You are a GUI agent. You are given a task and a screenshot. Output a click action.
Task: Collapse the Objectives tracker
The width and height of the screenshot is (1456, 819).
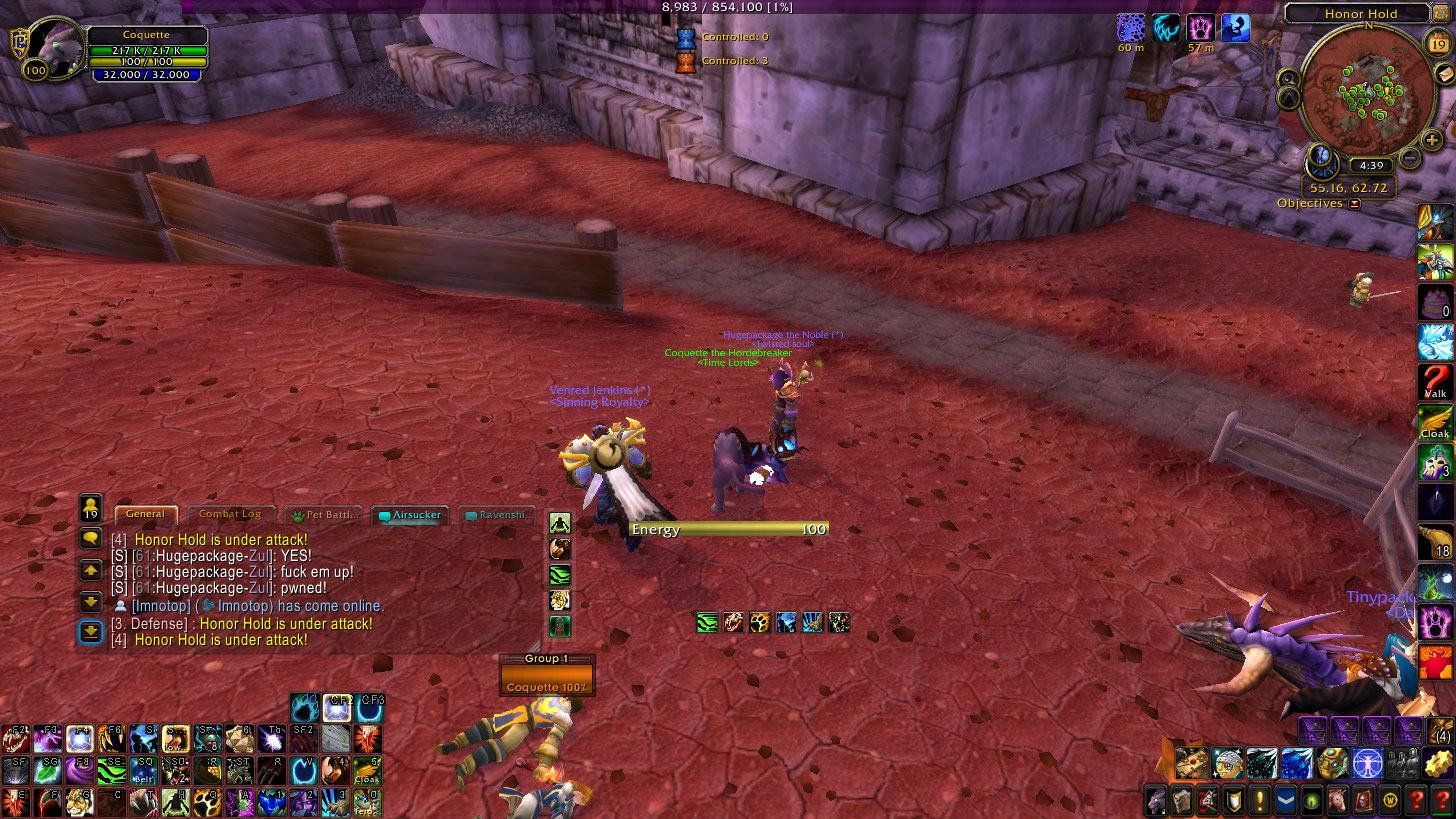click(x=1354, y=204)
